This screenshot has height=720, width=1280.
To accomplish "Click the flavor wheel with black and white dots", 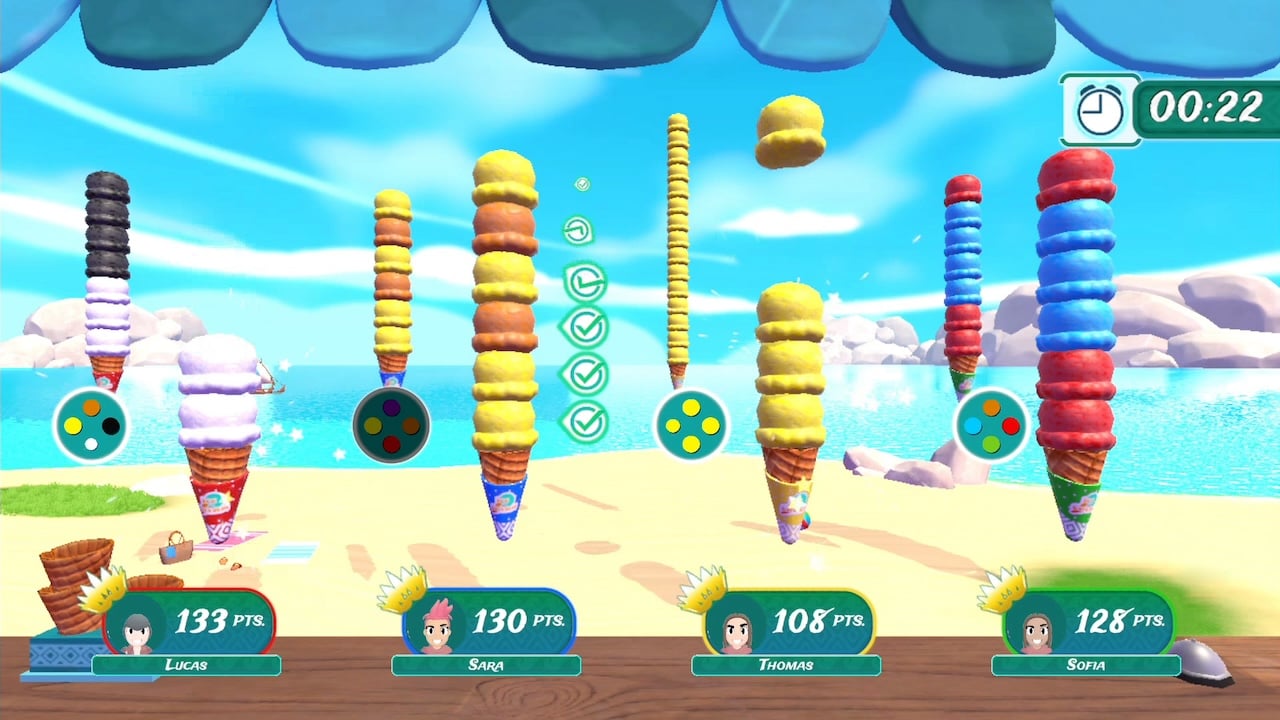I will [x=91, y=426].
